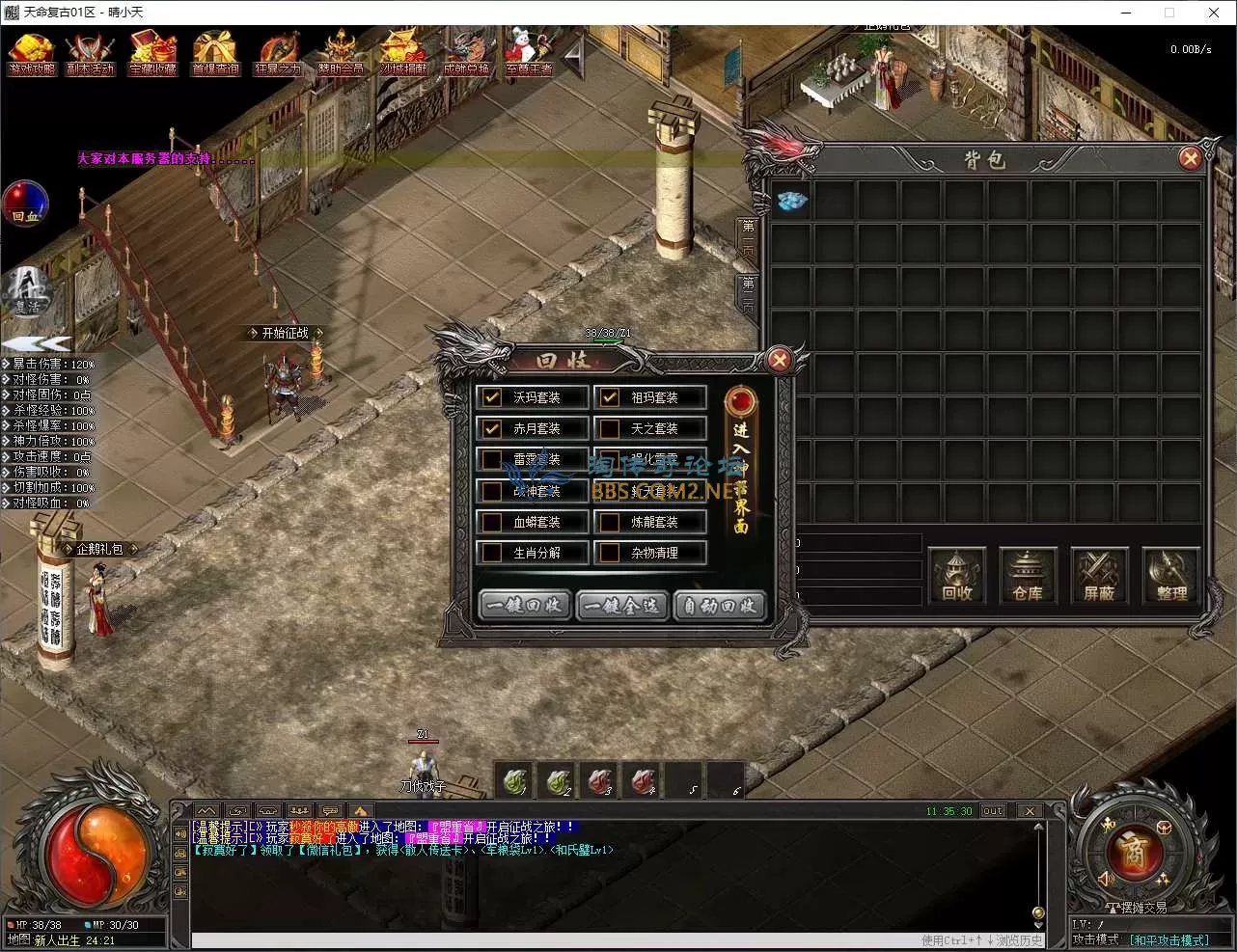Close the 回收 recycle dialog
Viewport: 1237px width, 952px height.
tap(779, 361)
